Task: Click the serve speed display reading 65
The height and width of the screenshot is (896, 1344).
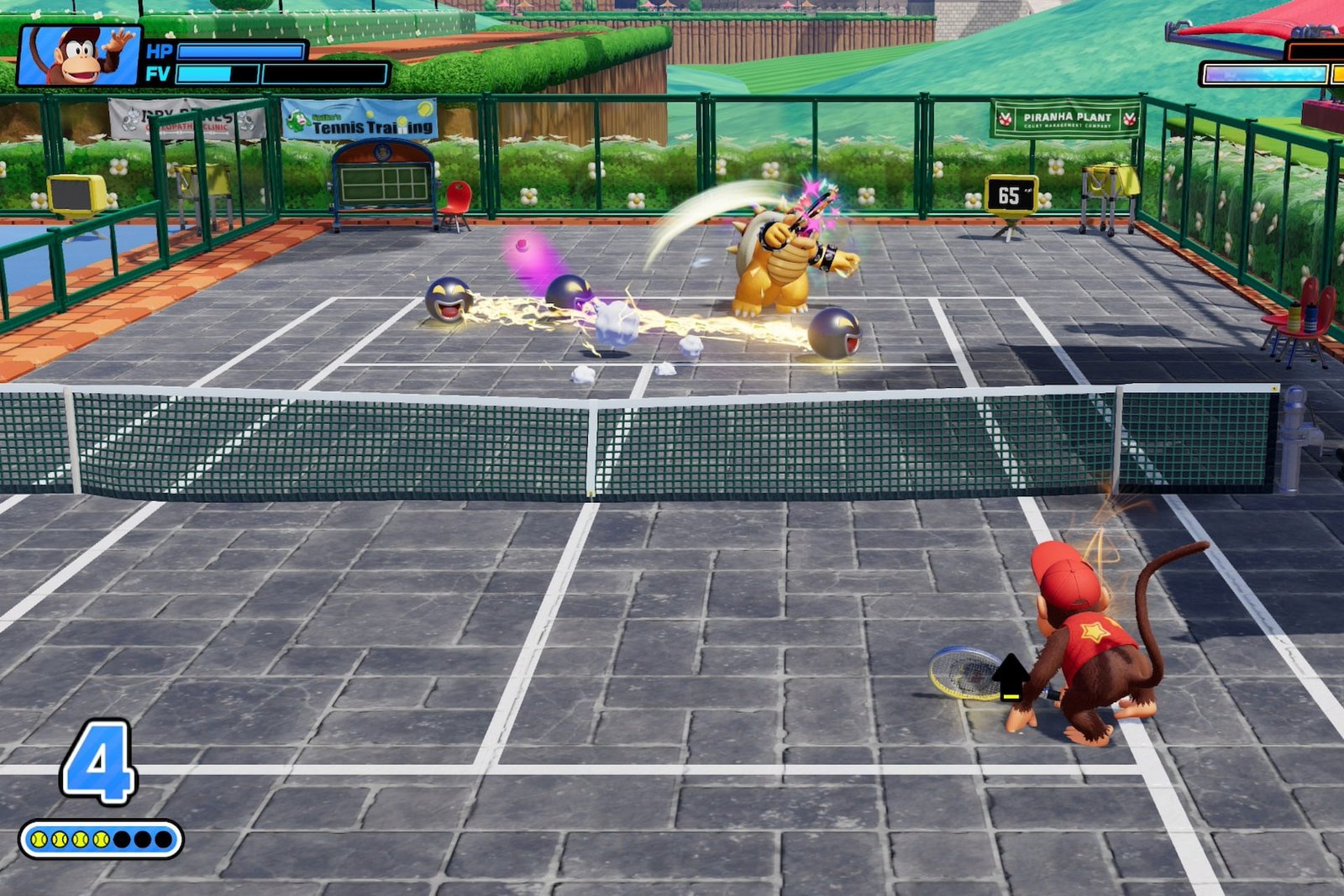Action: pos(1013,191)
